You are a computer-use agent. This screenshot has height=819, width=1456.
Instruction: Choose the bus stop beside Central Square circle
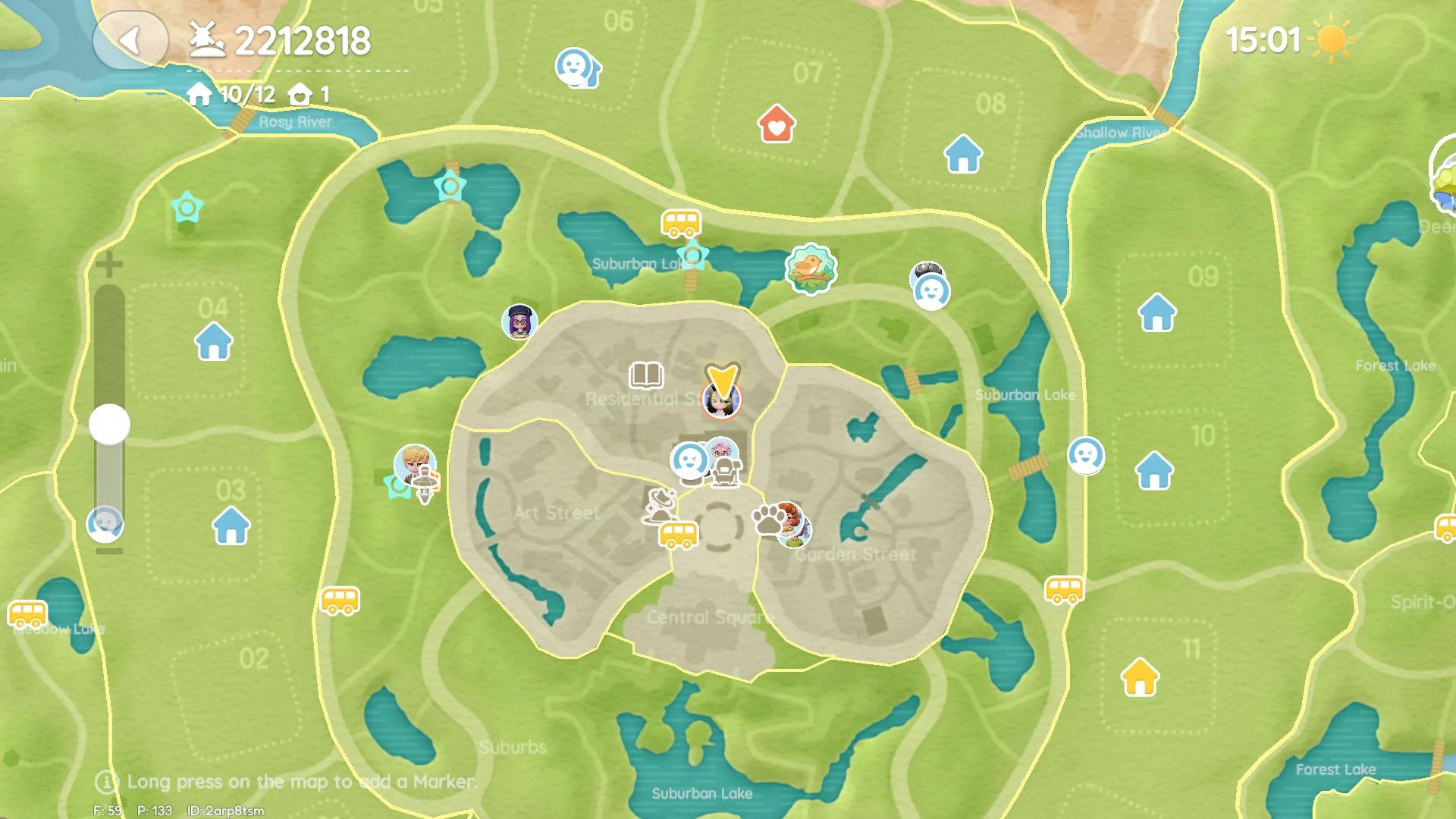click(x=678, y=534)
